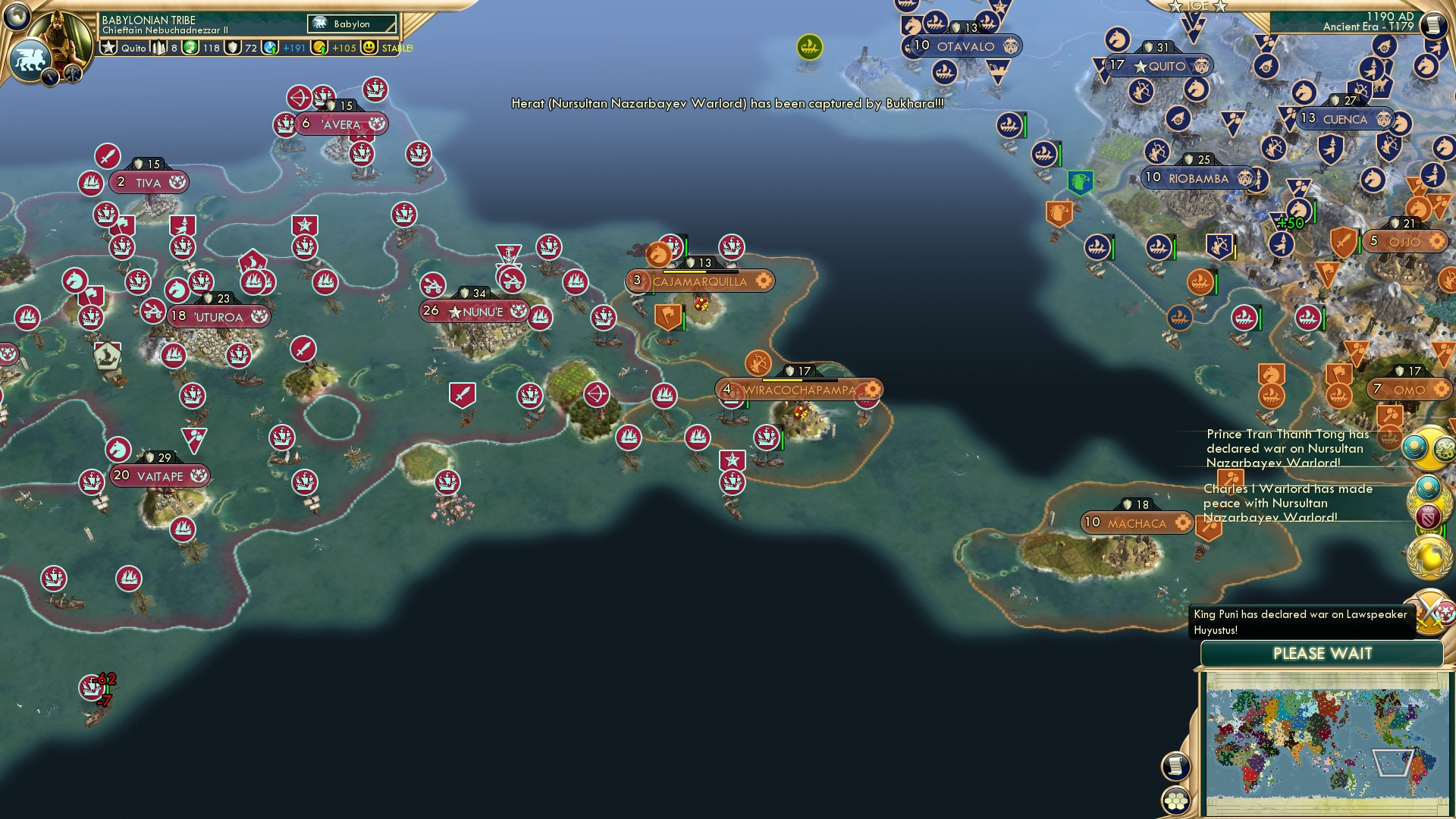Screen dimensions: 1456x819
Task: Click the winged lion Babylon emblem portrait
Action: [x=29, y=59]
